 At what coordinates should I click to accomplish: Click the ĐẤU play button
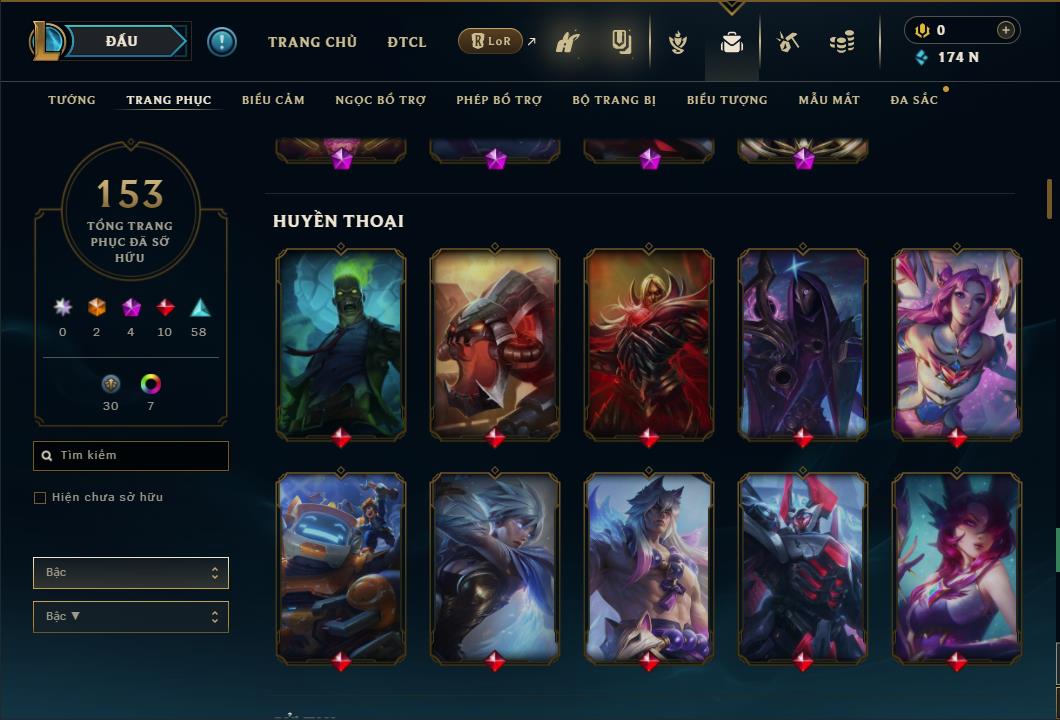pos(122,41)
